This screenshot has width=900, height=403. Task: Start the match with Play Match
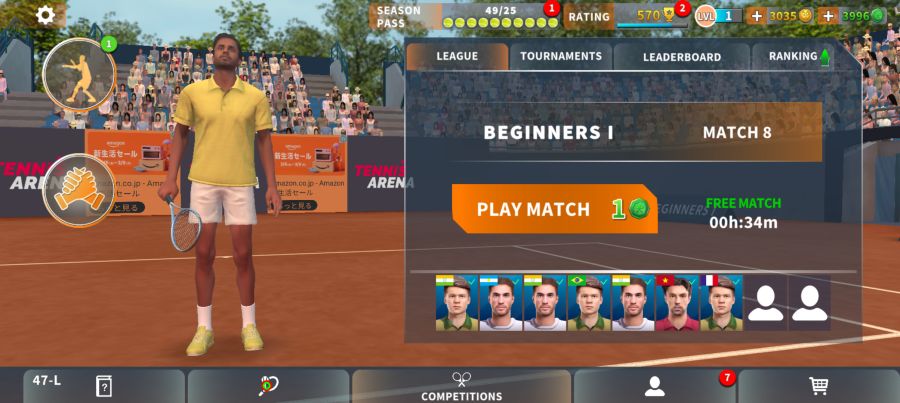(554, 209)
